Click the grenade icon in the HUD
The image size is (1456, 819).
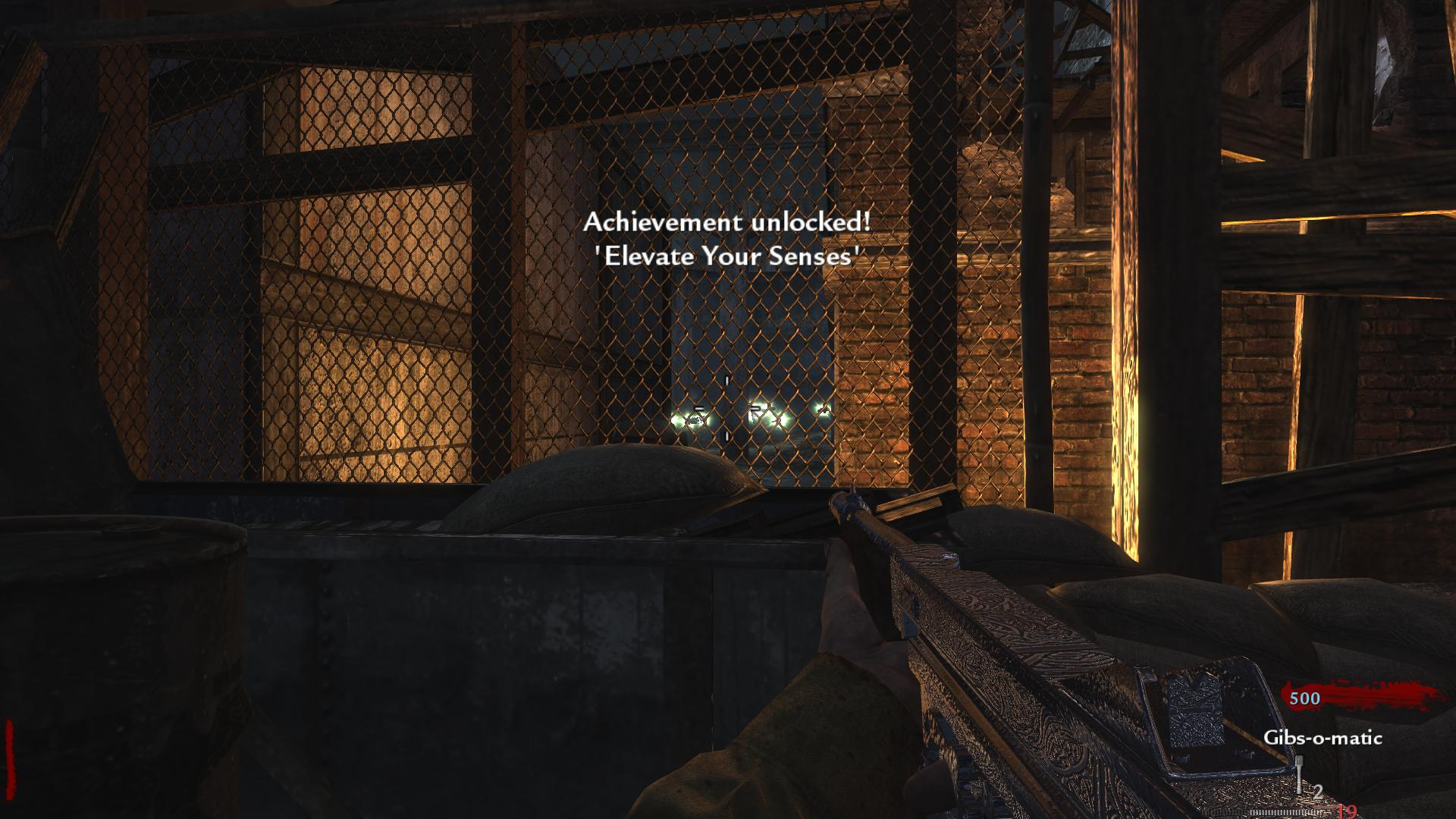(x=1299, y=771)
